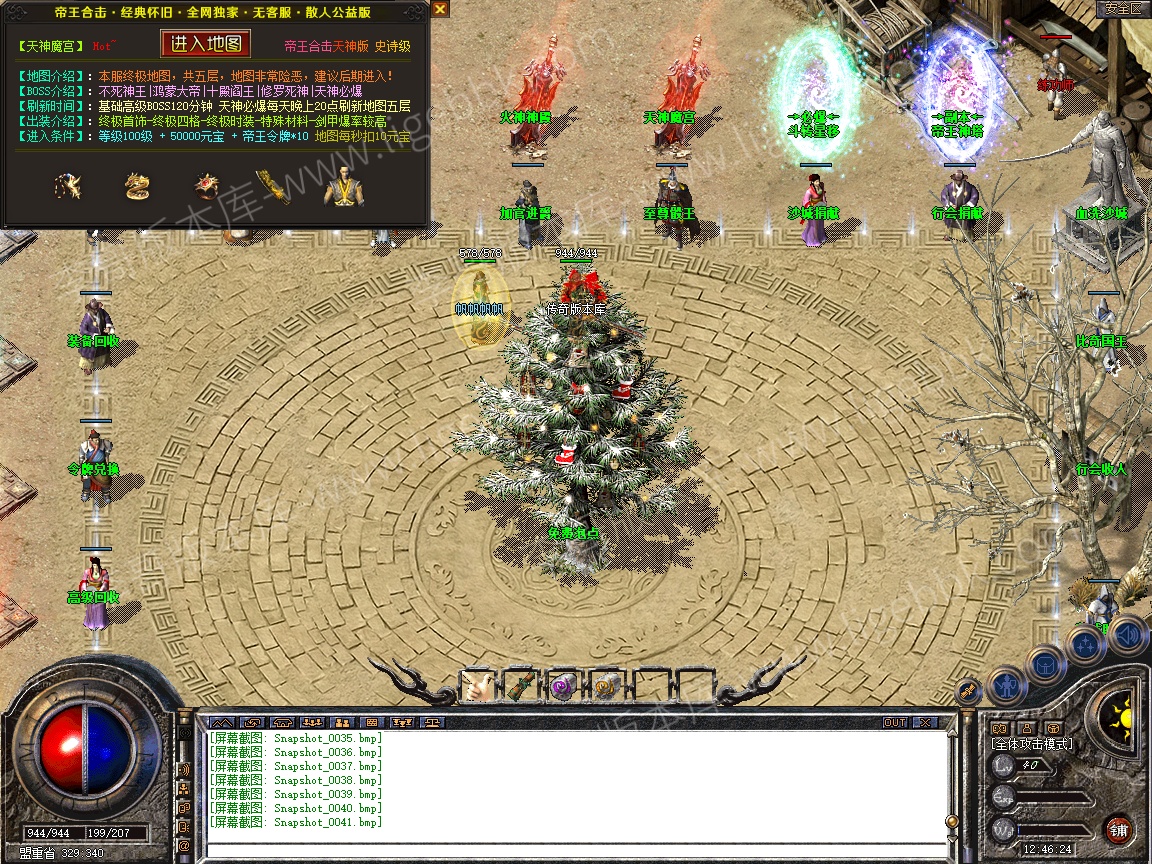Image resolution: width=1152 pixels, height=864 pixels.
Task: Select the golden sword reward icon
Action: tap(270, 186)
